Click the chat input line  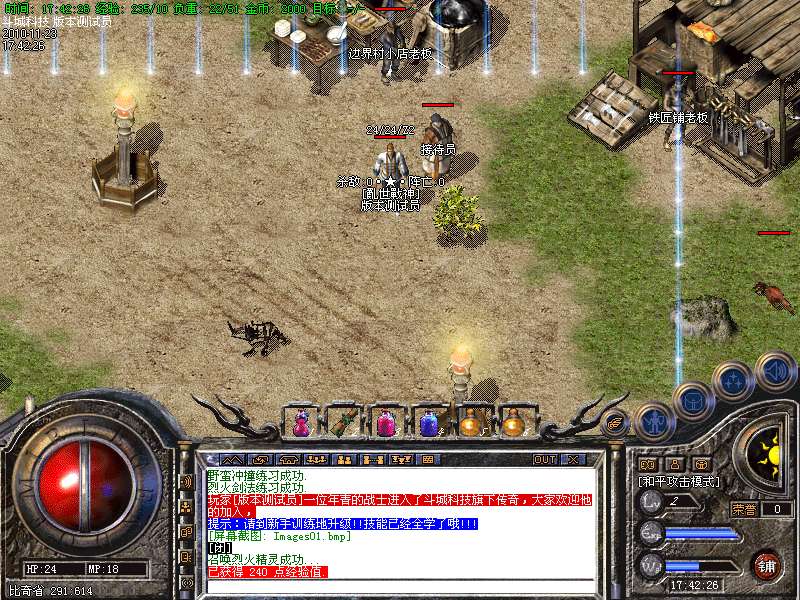(400, 584)
